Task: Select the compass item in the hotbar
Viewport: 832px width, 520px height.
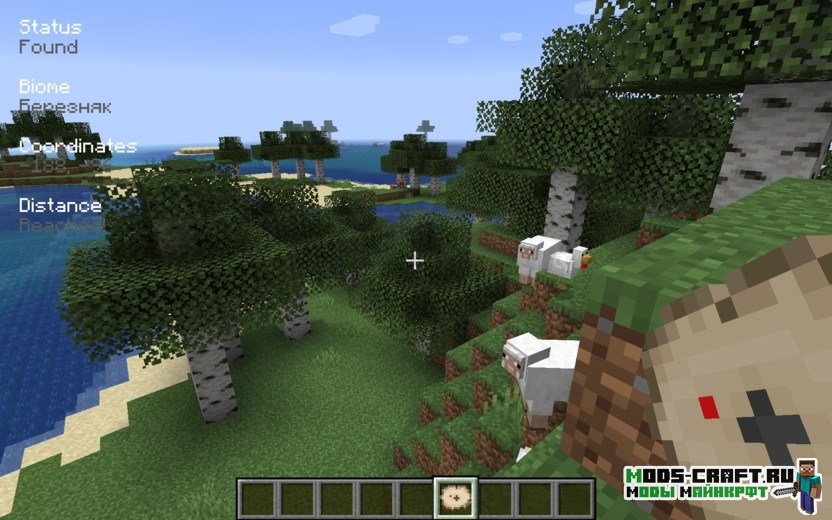Action: click(x=454, y=498)
